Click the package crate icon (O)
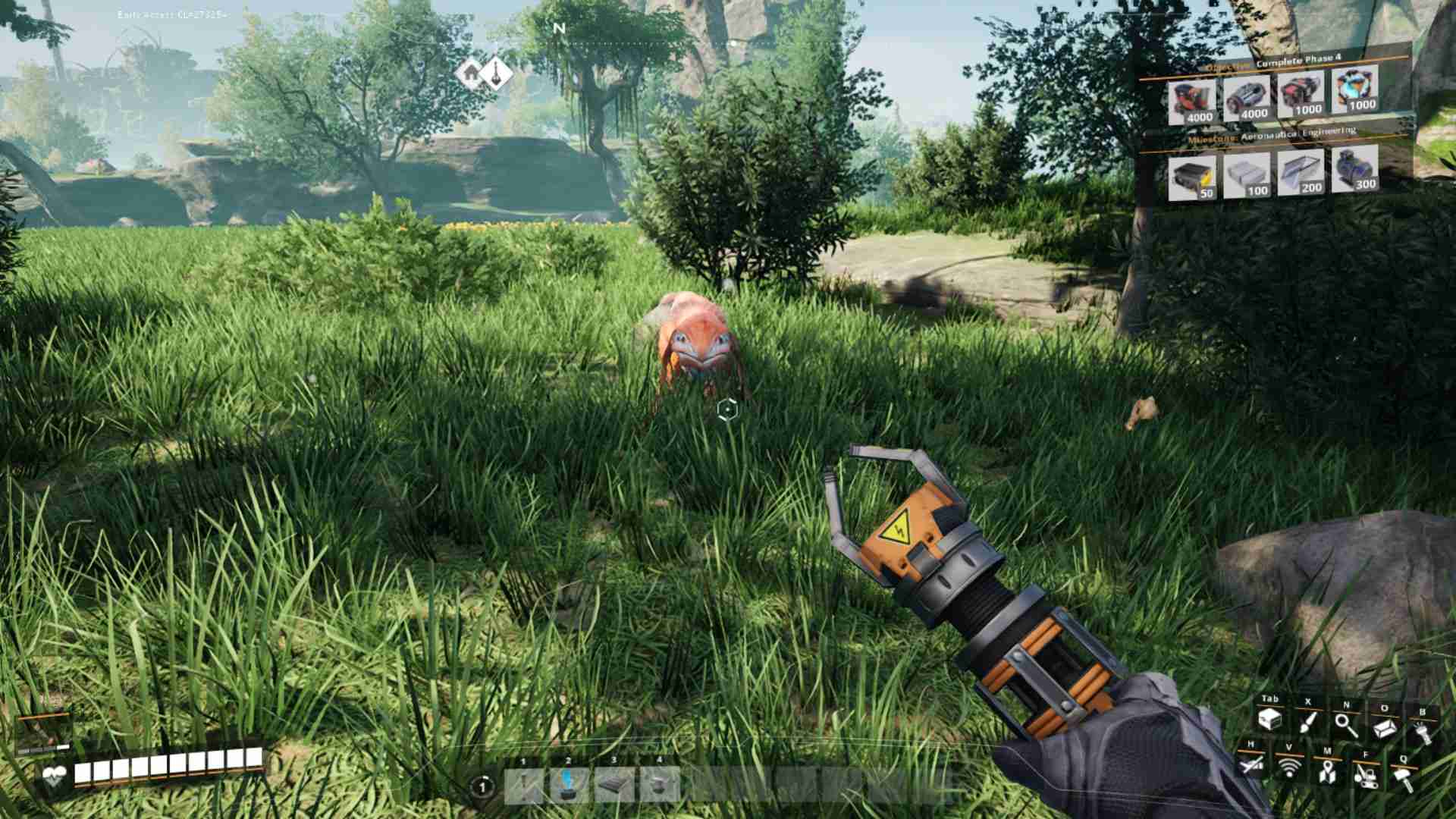 pos(1383,727)
